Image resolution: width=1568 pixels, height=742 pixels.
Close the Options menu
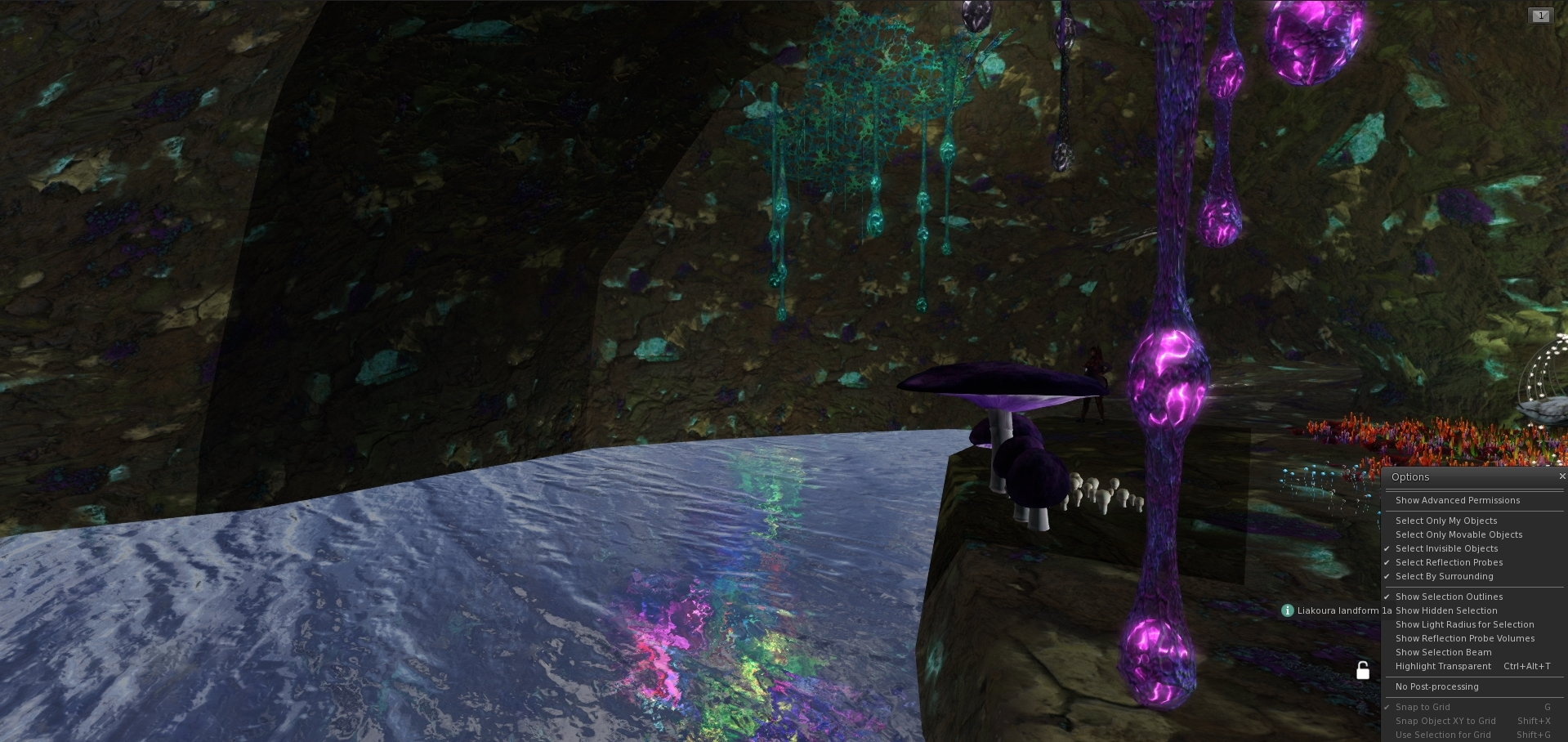click(1562, 476)
